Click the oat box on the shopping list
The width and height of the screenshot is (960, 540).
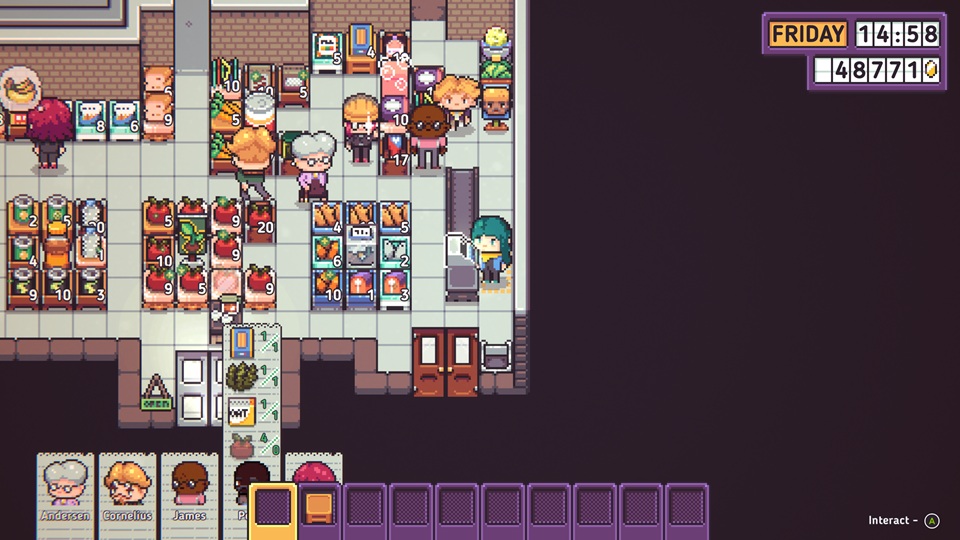[240, 410]
